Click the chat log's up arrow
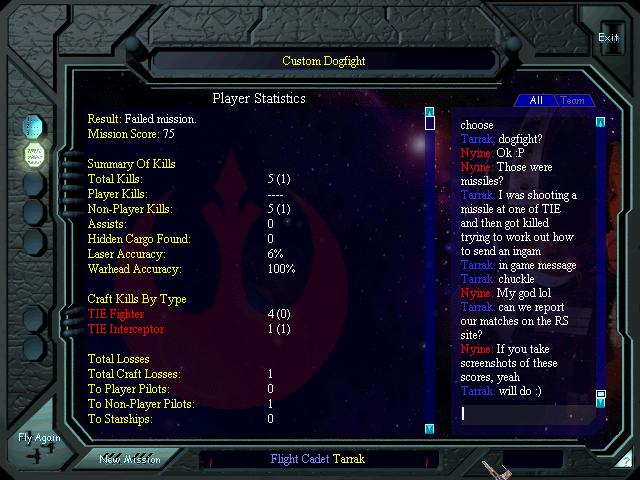 pos(600,123)
